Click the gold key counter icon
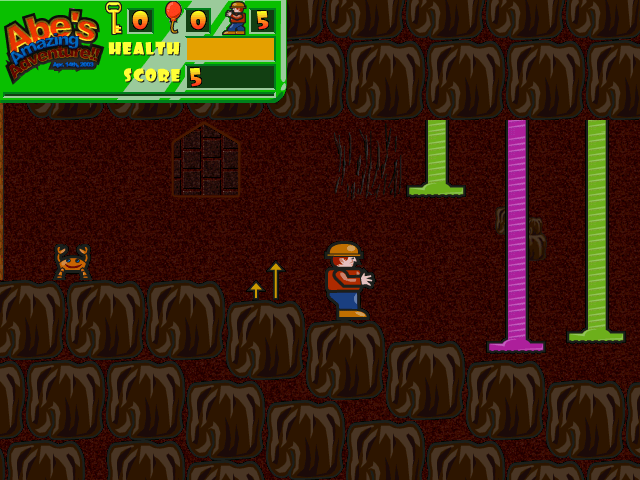Screen dimensions: 640x480 click(114, 18)
